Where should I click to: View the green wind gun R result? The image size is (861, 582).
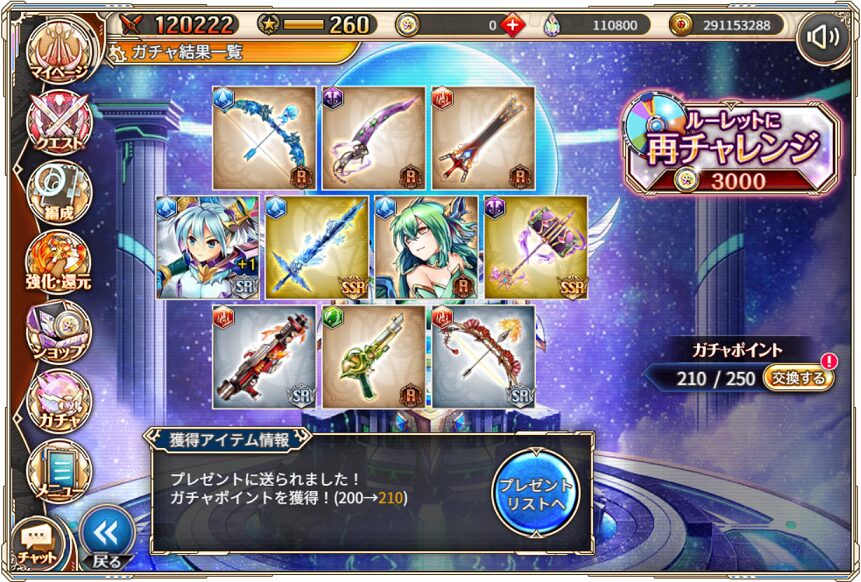pos(374,357)
